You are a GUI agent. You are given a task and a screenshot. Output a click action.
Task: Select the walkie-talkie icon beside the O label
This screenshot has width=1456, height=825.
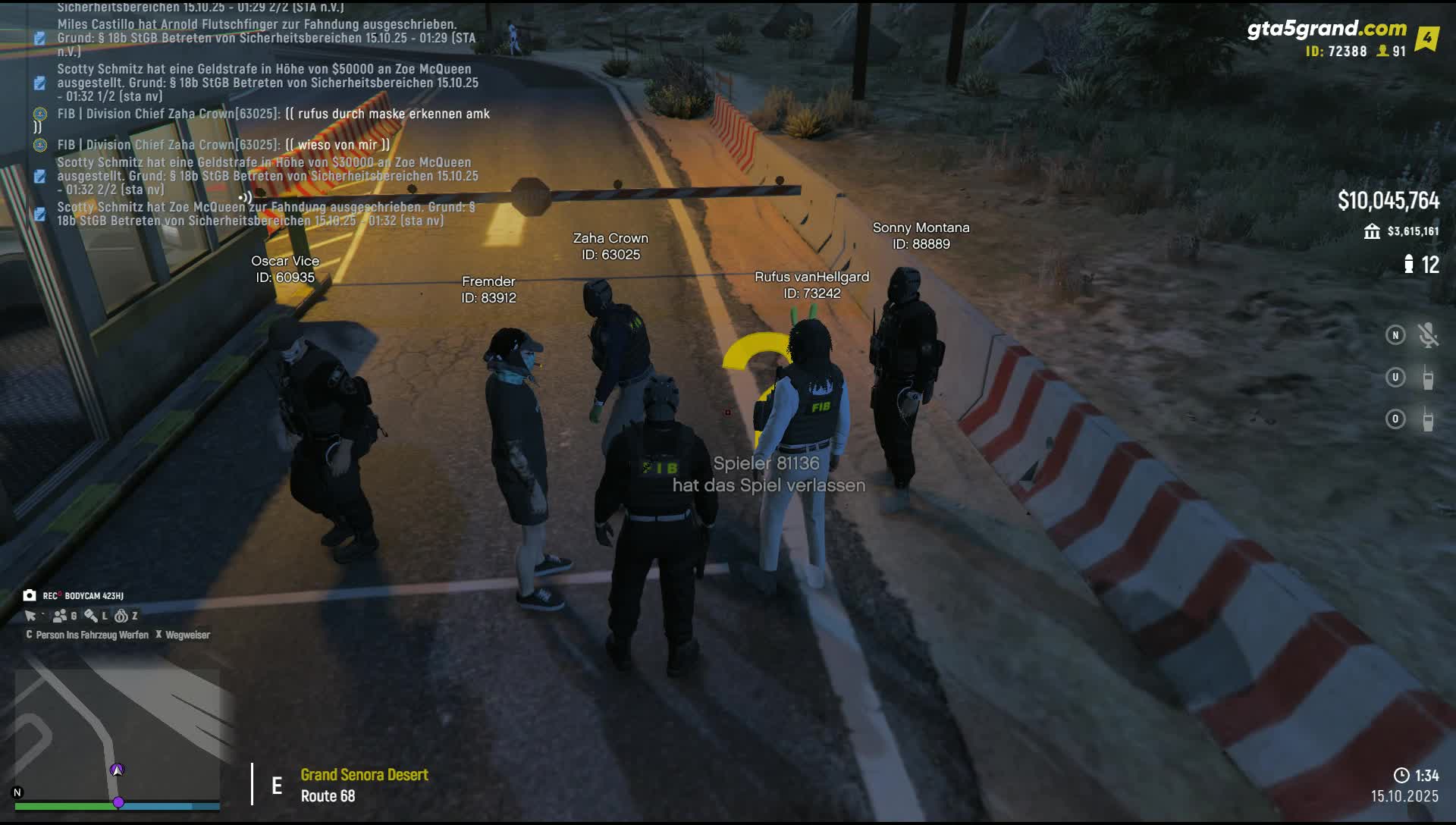[x=1428, y=419]
